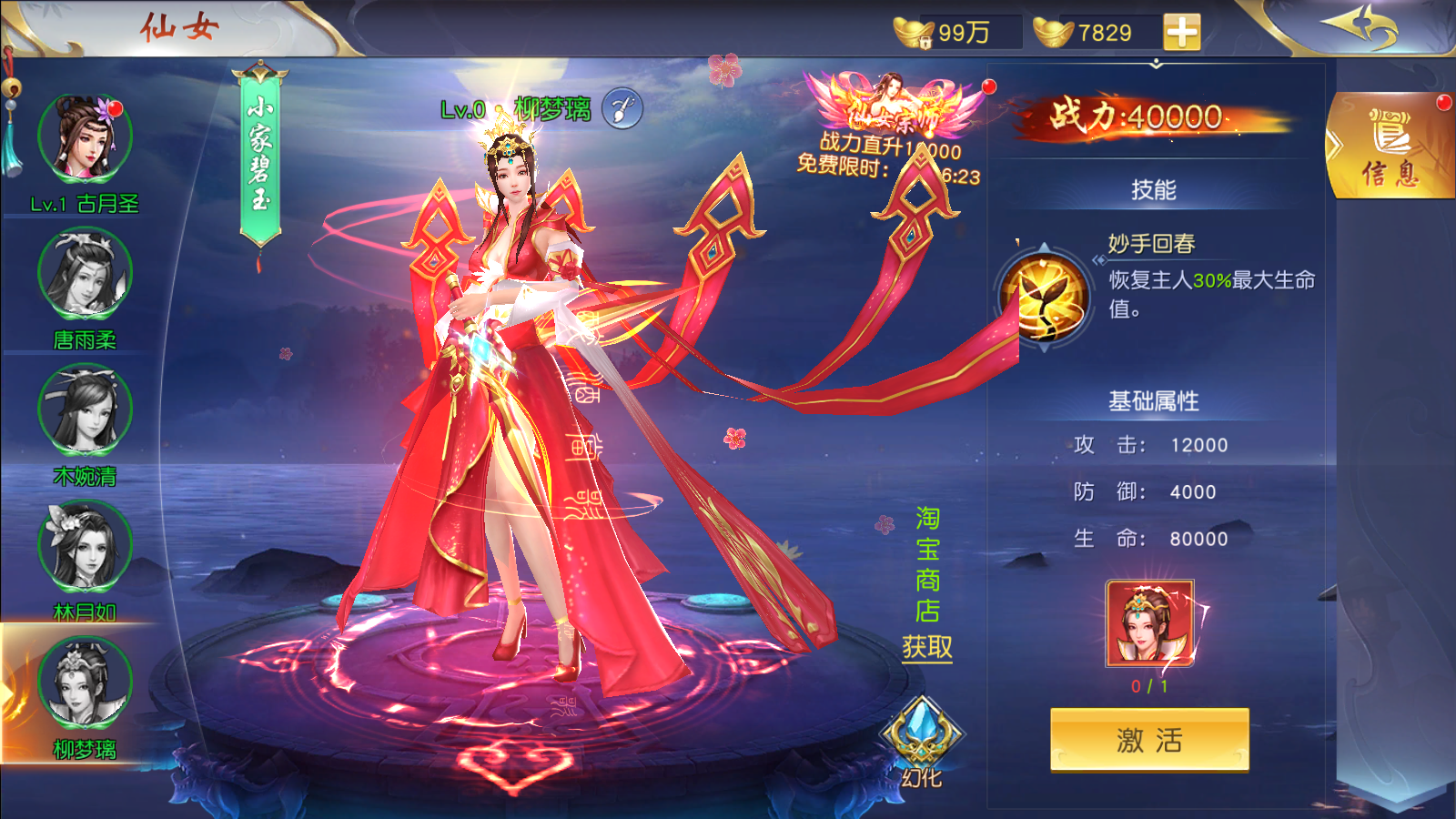Activate the fairy with 激活 button

click(x=1149, y=740)
